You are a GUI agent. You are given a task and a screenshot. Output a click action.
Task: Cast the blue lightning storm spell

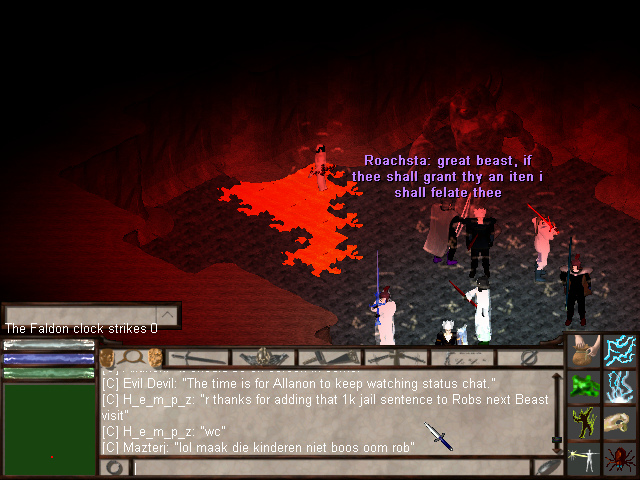pos(620,387)
